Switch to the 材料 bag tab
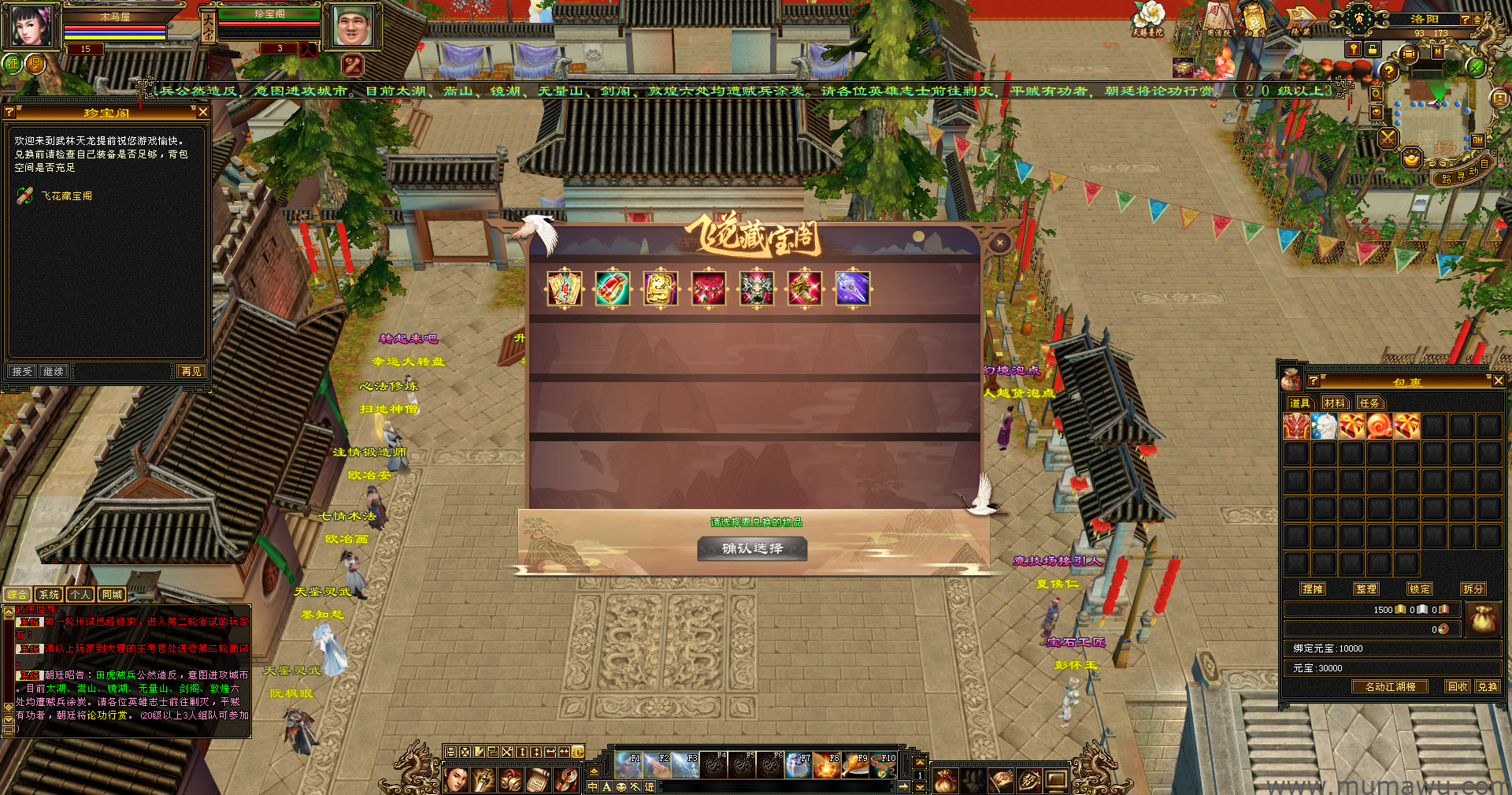1512x795 pixels. (x=1334, y=403)
